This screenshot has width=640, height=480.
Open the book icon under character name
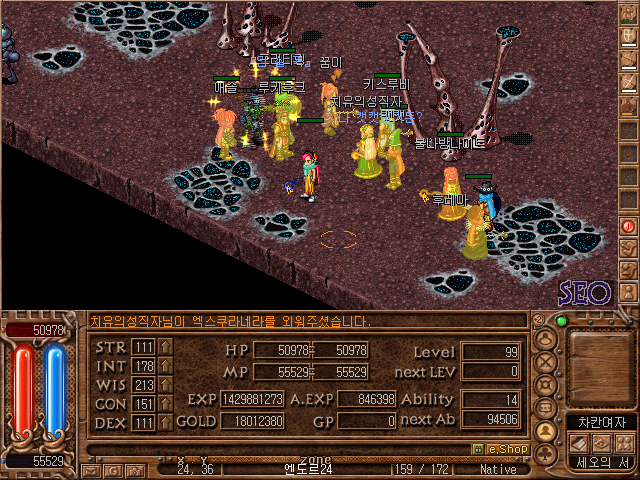coord(579,443)
